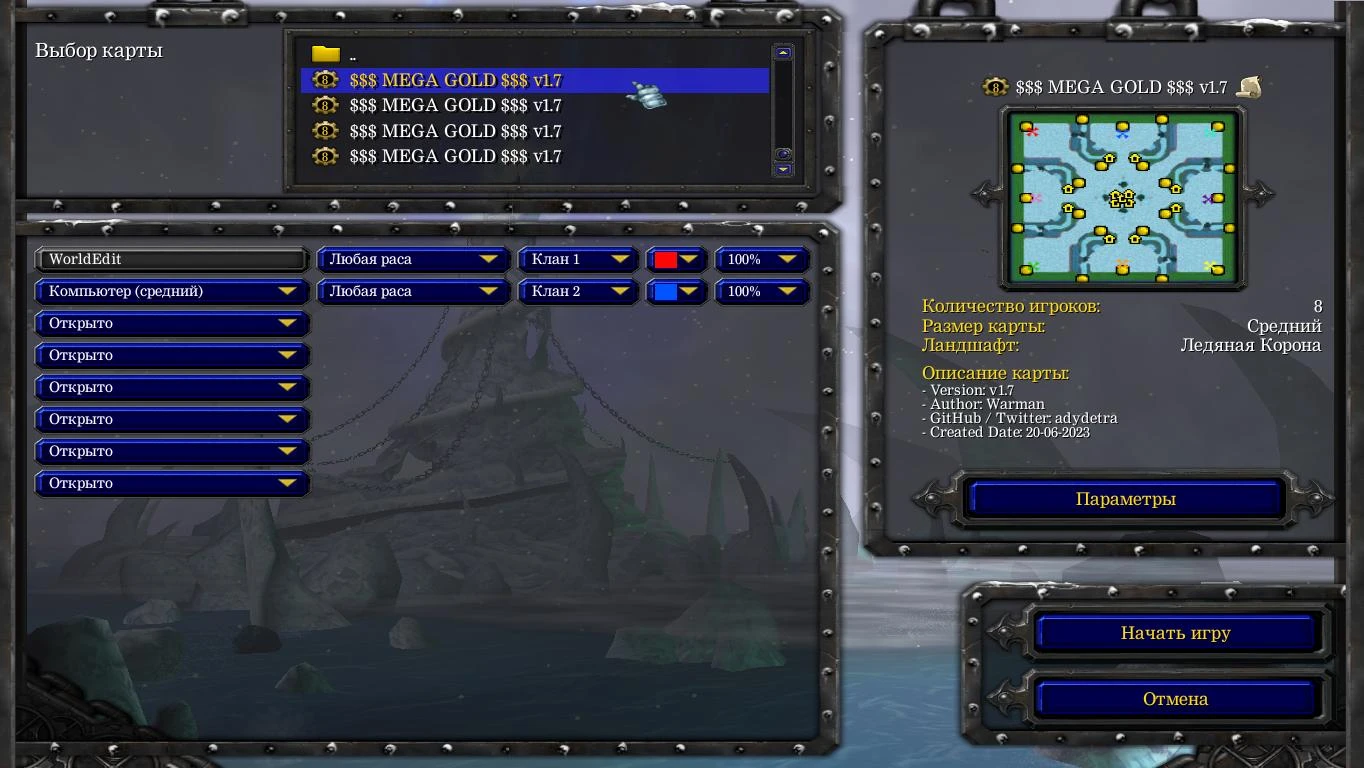Click the Начать игру button
Viewport: 1364px width, 768px height.
1176,633
